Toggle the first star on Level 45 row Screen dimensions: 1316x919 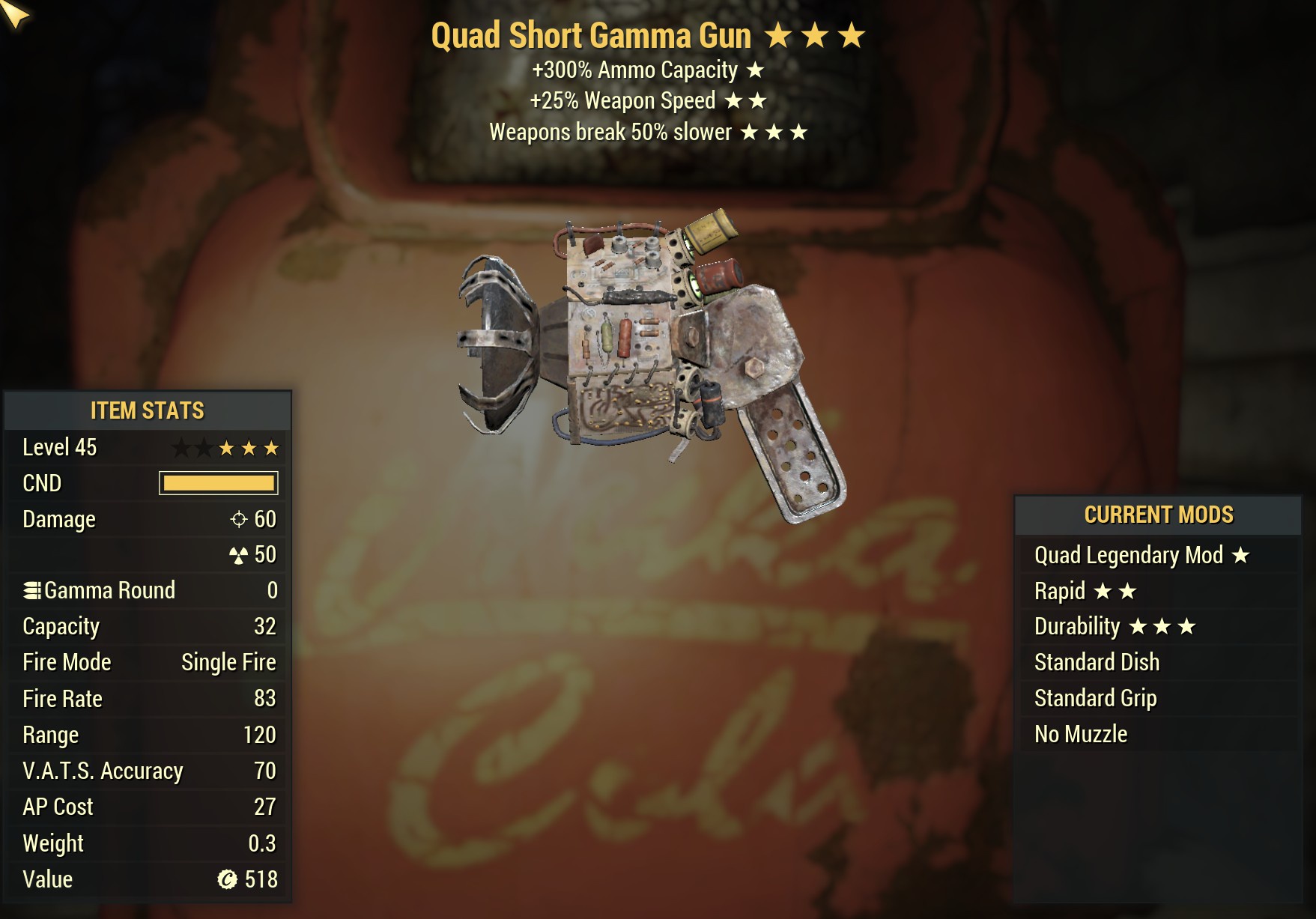[x=180, y=447]
